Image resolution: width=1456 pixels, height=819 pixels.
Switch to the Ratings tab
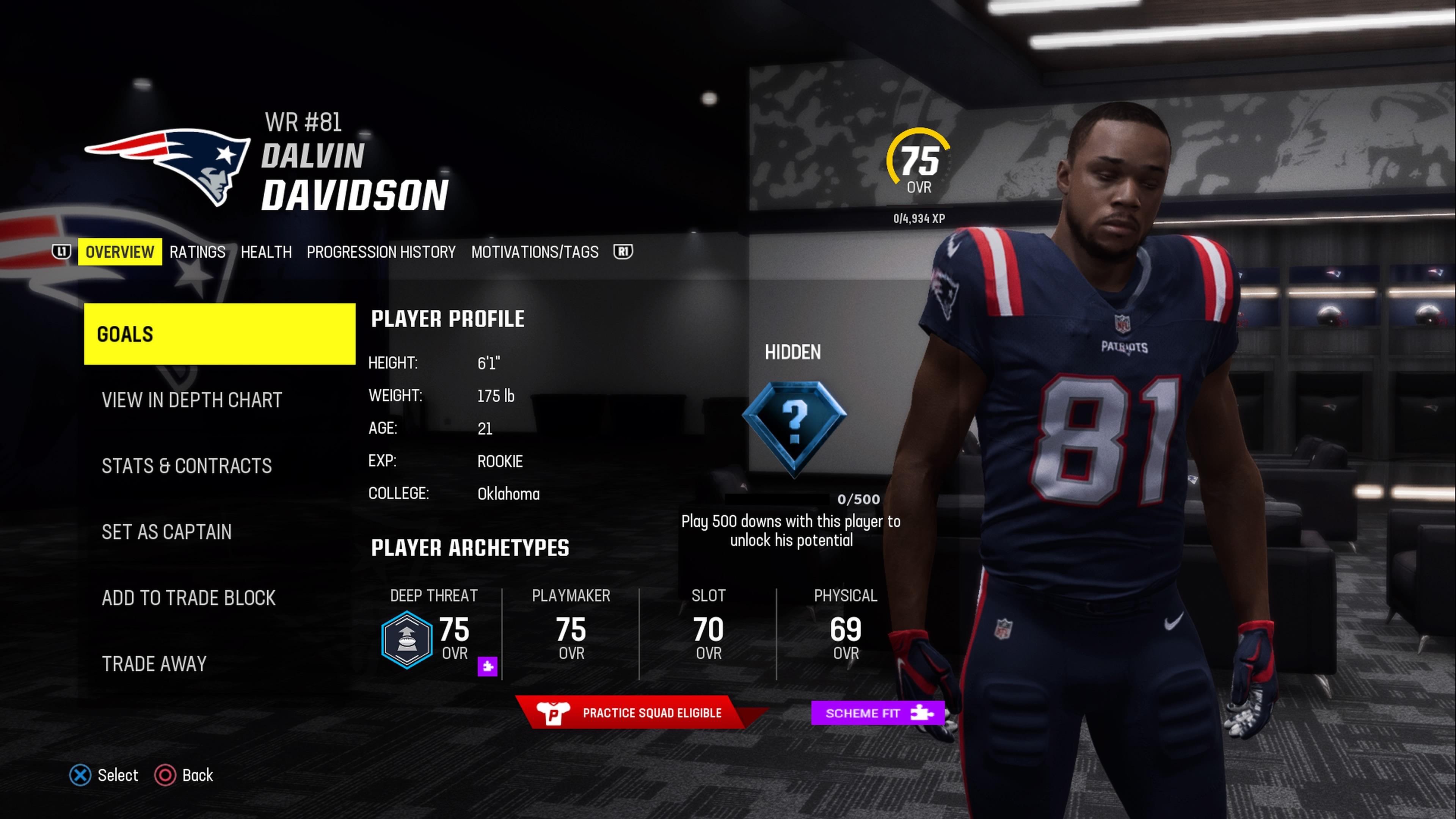pyautogui.click(x=197, y=252)
